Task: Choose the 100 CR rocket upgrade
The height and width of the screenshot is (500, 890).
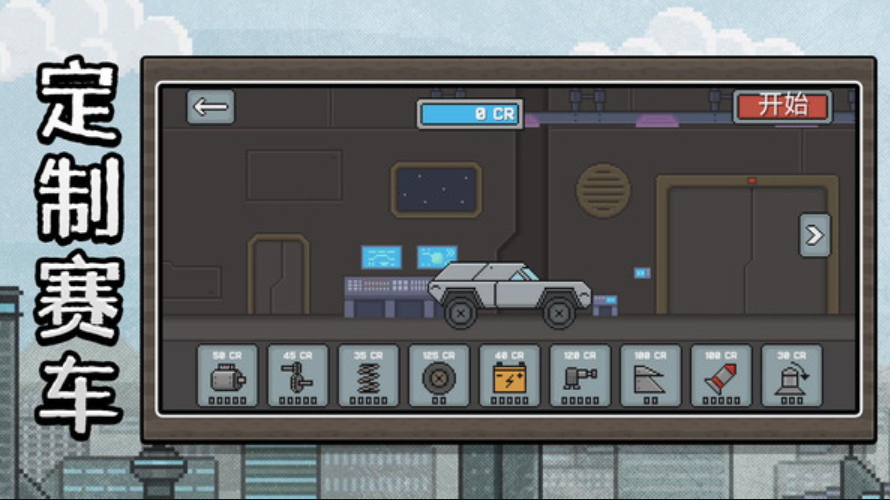Action: click(x=721, y=376)
